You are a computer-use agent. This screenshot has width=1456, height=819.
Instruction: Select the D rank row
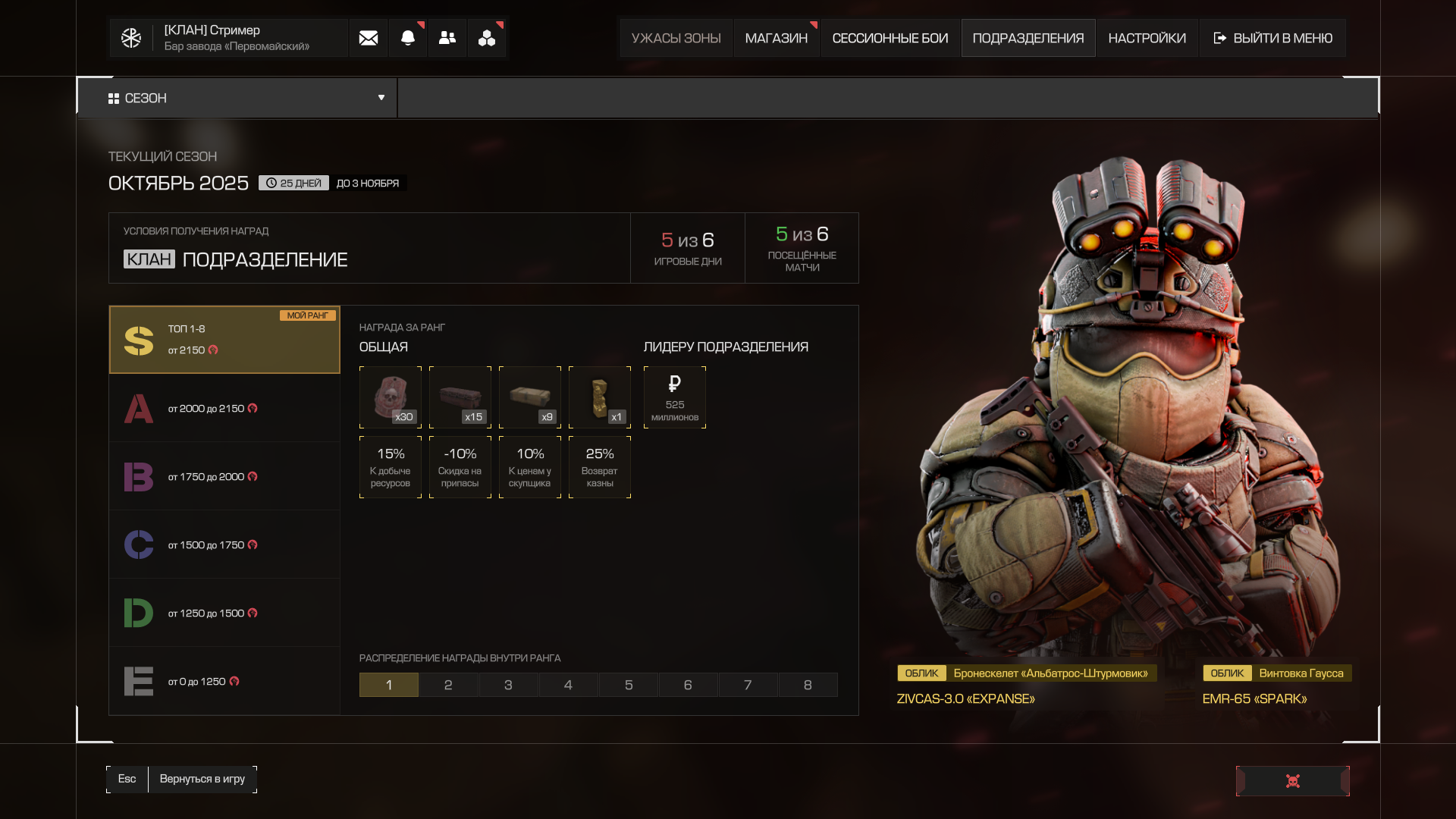(x=224, y=613)
